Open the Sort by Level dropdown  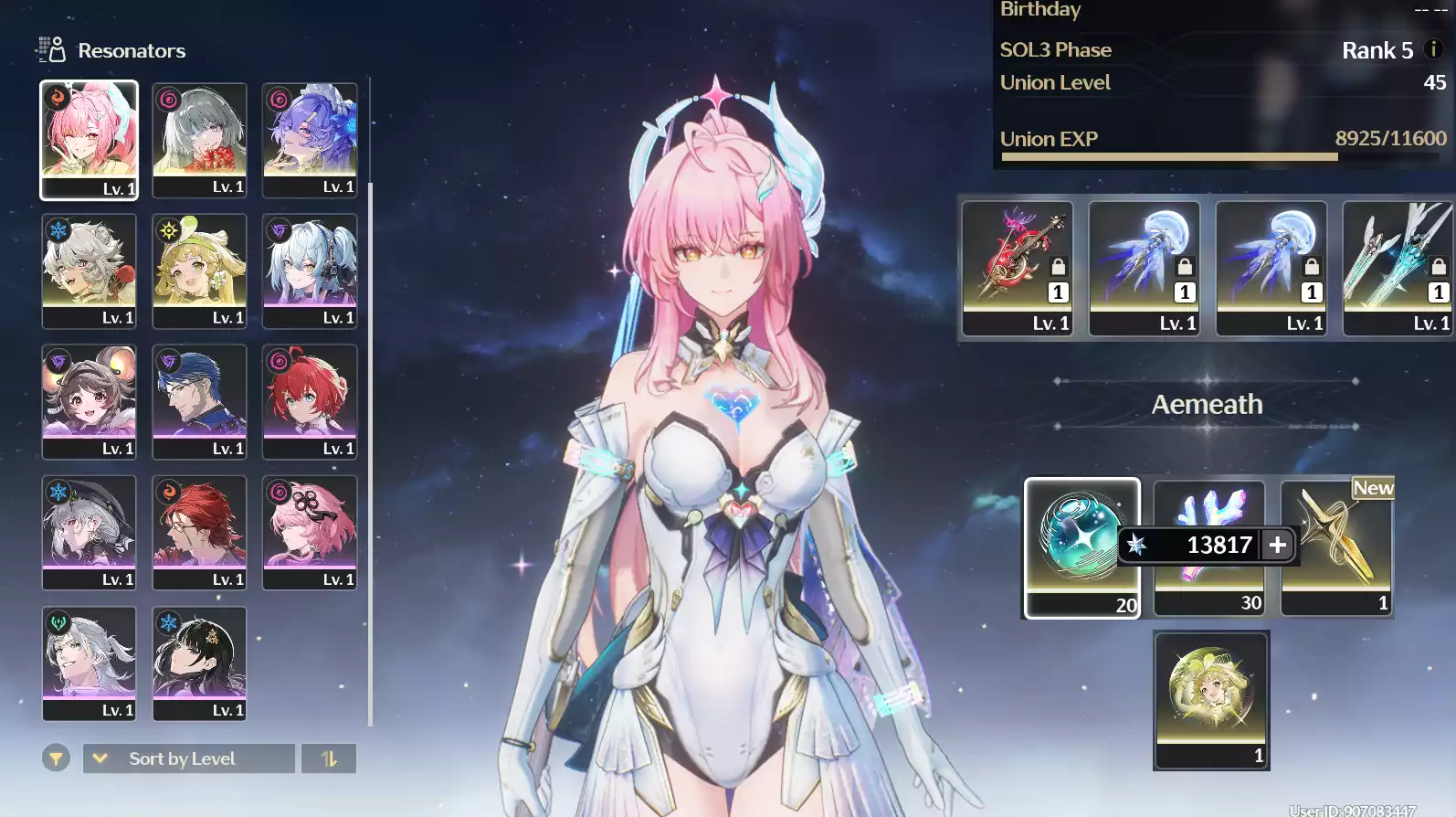(188, 759)
